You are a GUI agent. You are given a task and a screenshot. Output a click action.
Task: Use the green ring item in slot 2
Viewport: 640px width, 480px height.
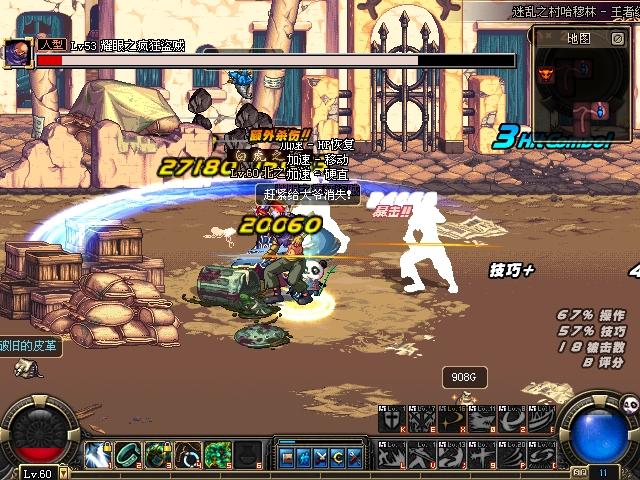pos(127,455)
